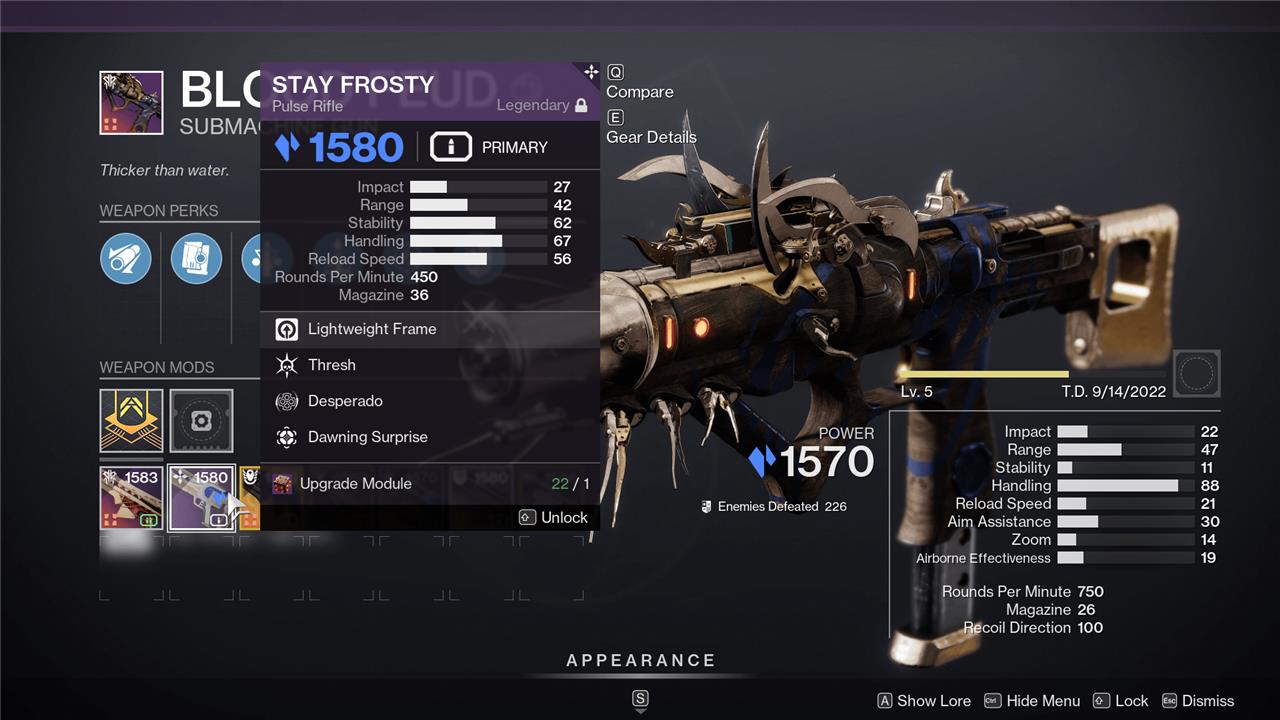Screen dimensions: 1280x720
Task: Open the empty circular tracker socket
Action: pos(1196,374)
